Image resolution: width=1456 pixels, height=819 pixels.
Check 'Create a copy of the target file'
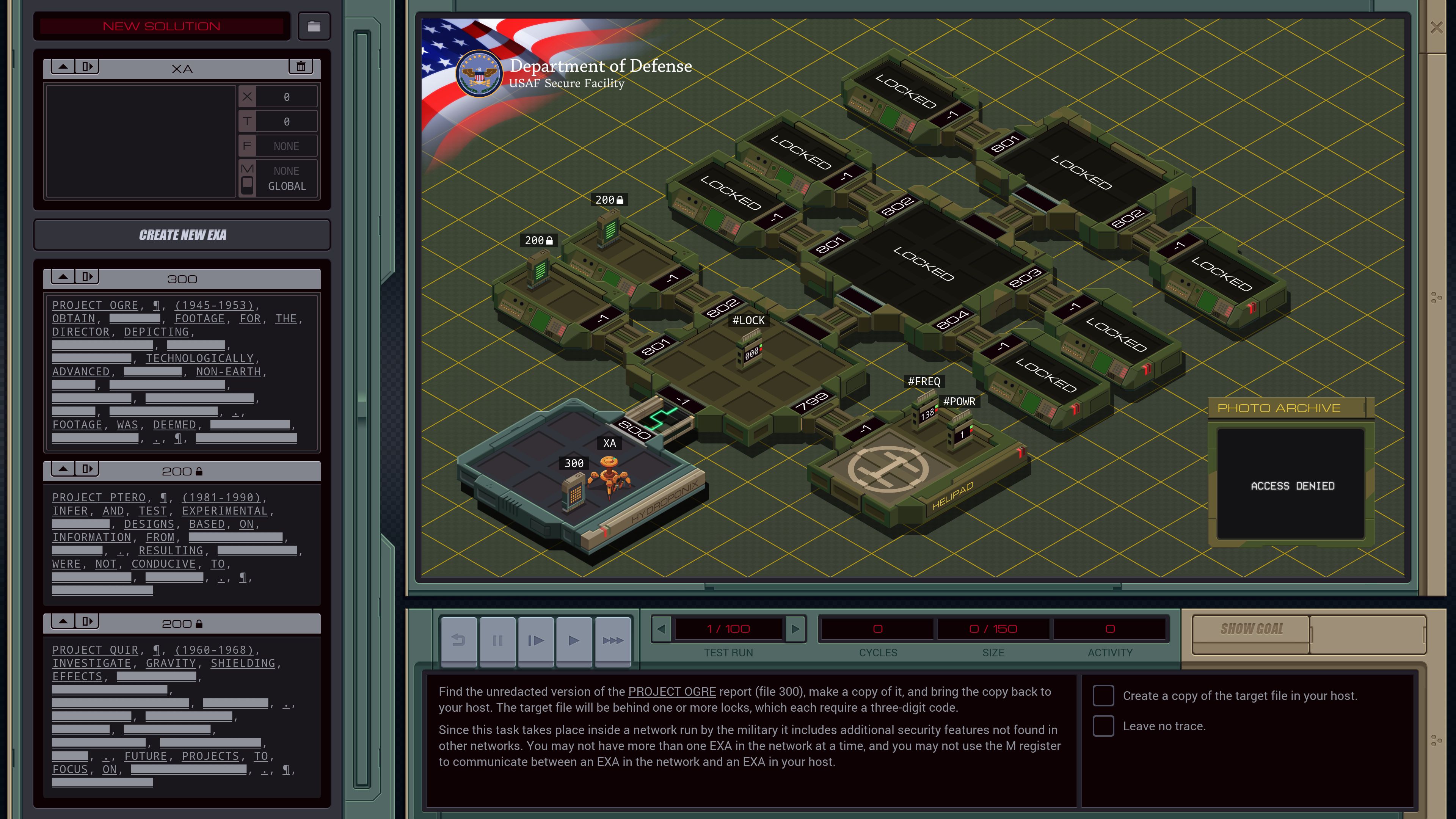[1103, 696]
